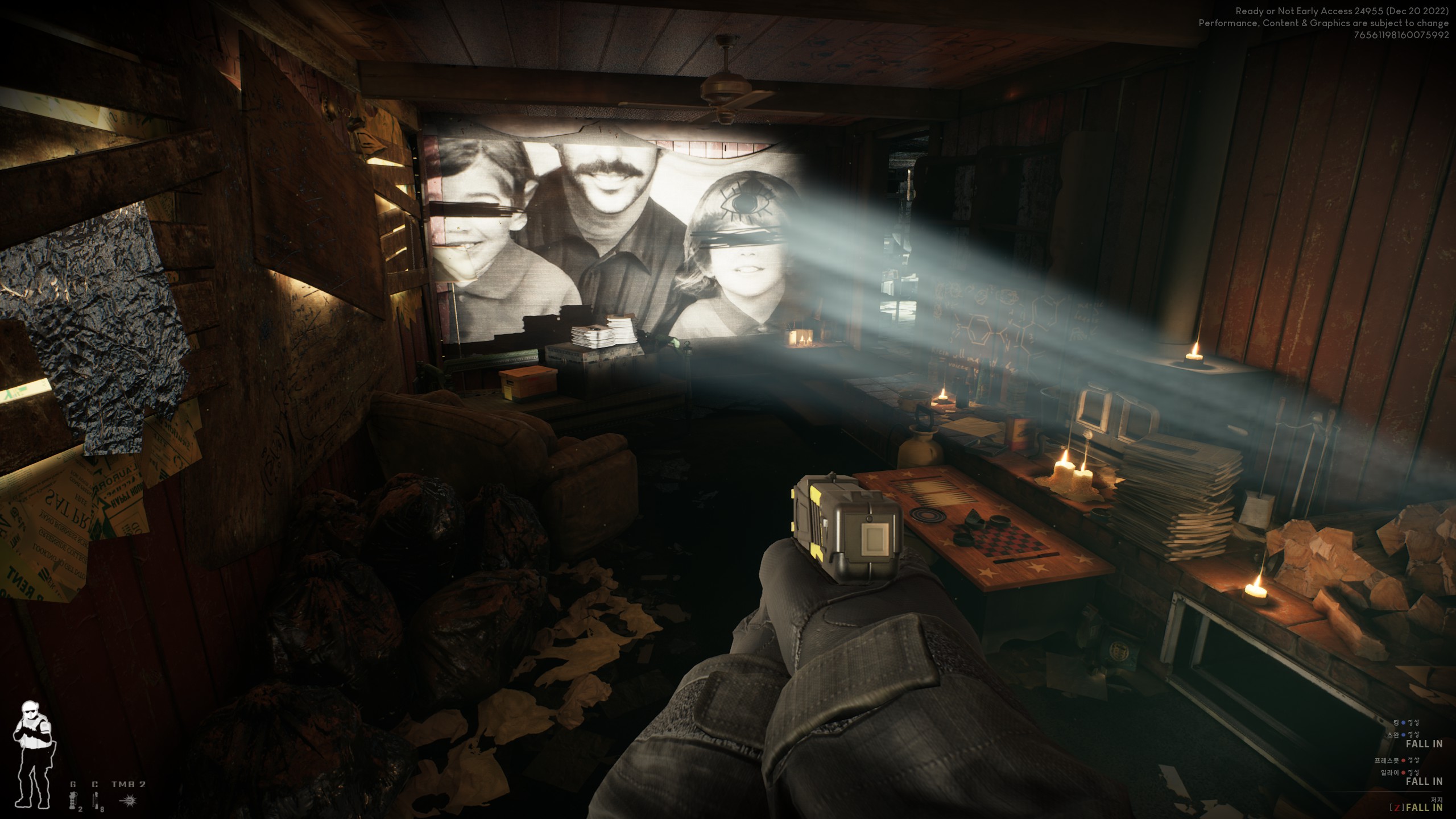Select red team member 프레스콧
The height and width of the screenshot is (819, 1456).
coord(1385,760)
